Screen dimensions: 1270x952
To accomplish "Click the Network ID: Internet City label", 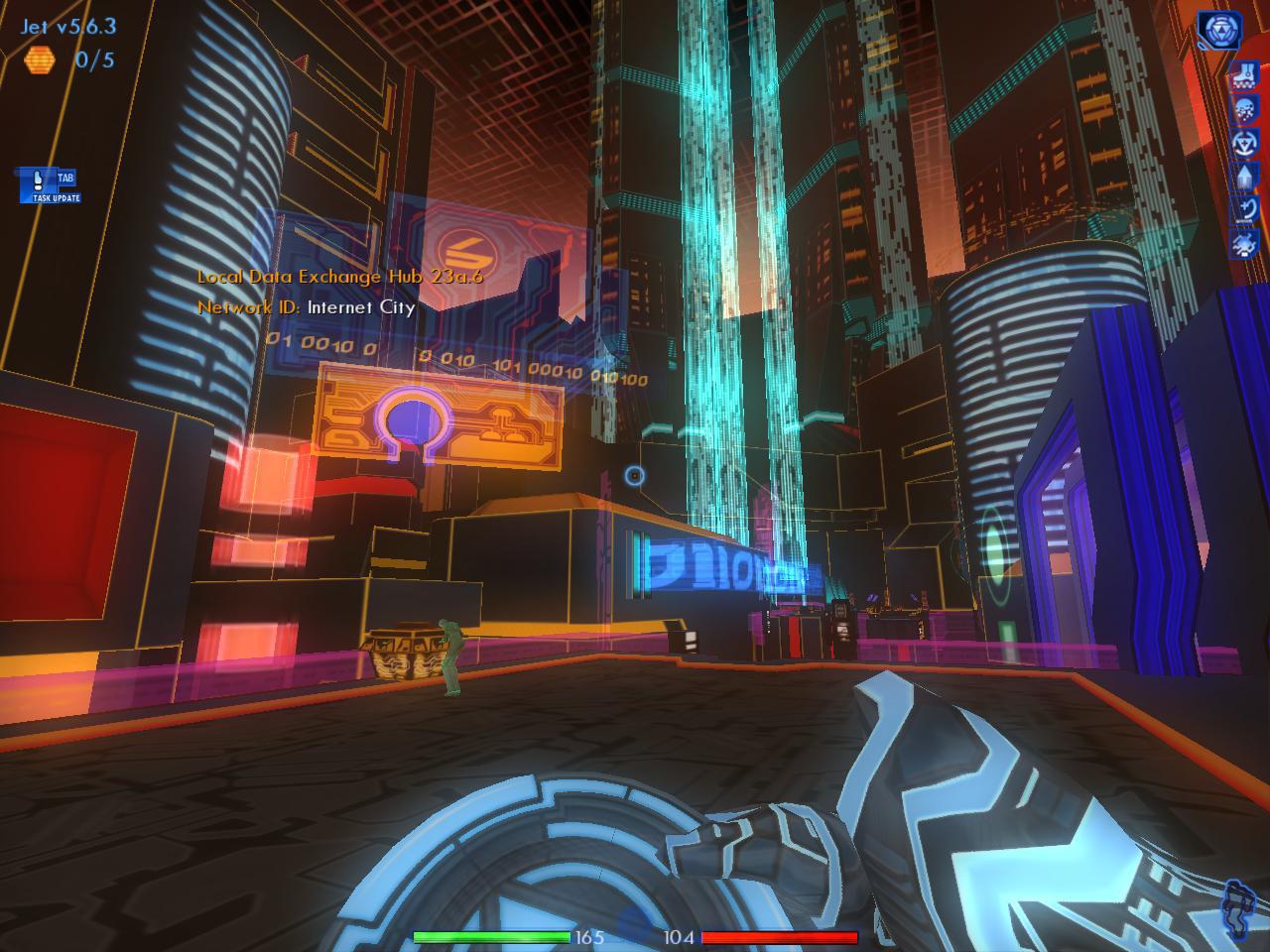I will coord(305,307).
